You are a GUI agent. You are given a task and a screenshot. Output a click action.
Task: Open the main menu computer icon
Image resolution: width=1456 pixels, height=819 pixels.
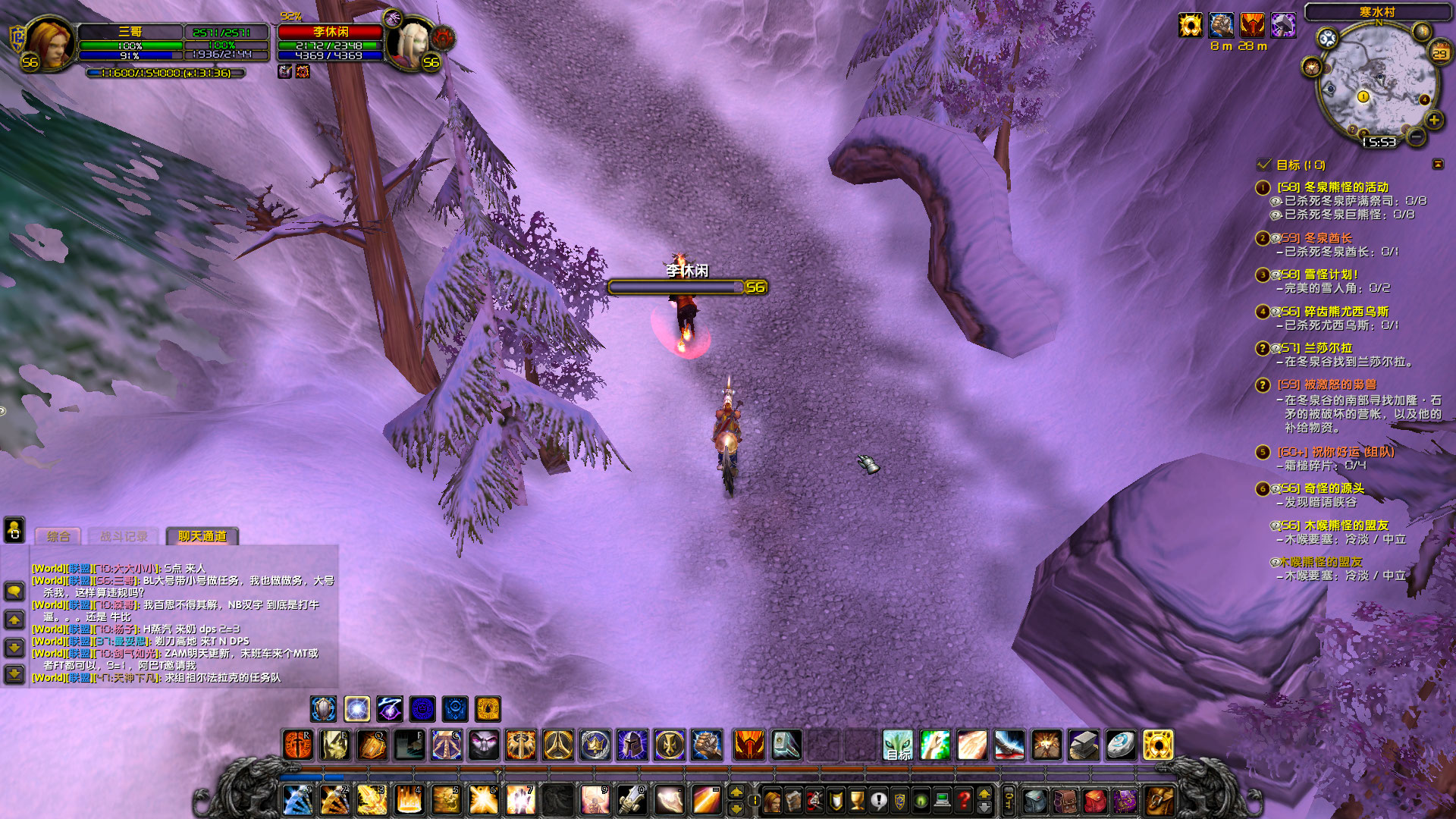(x=942, y=800)
